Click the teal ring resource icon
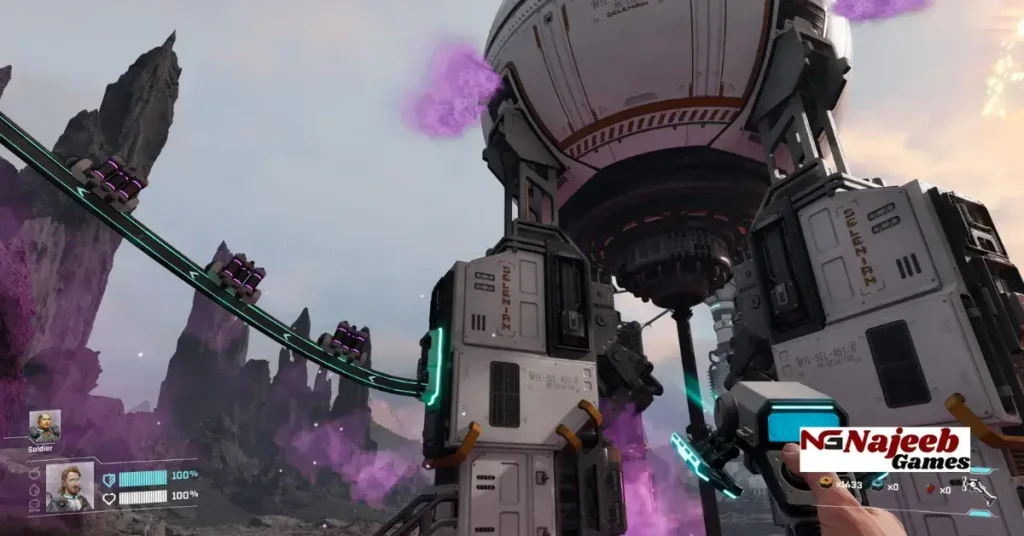The height and width of the screenshot is (536, 1024). click(x=877, y=484)
